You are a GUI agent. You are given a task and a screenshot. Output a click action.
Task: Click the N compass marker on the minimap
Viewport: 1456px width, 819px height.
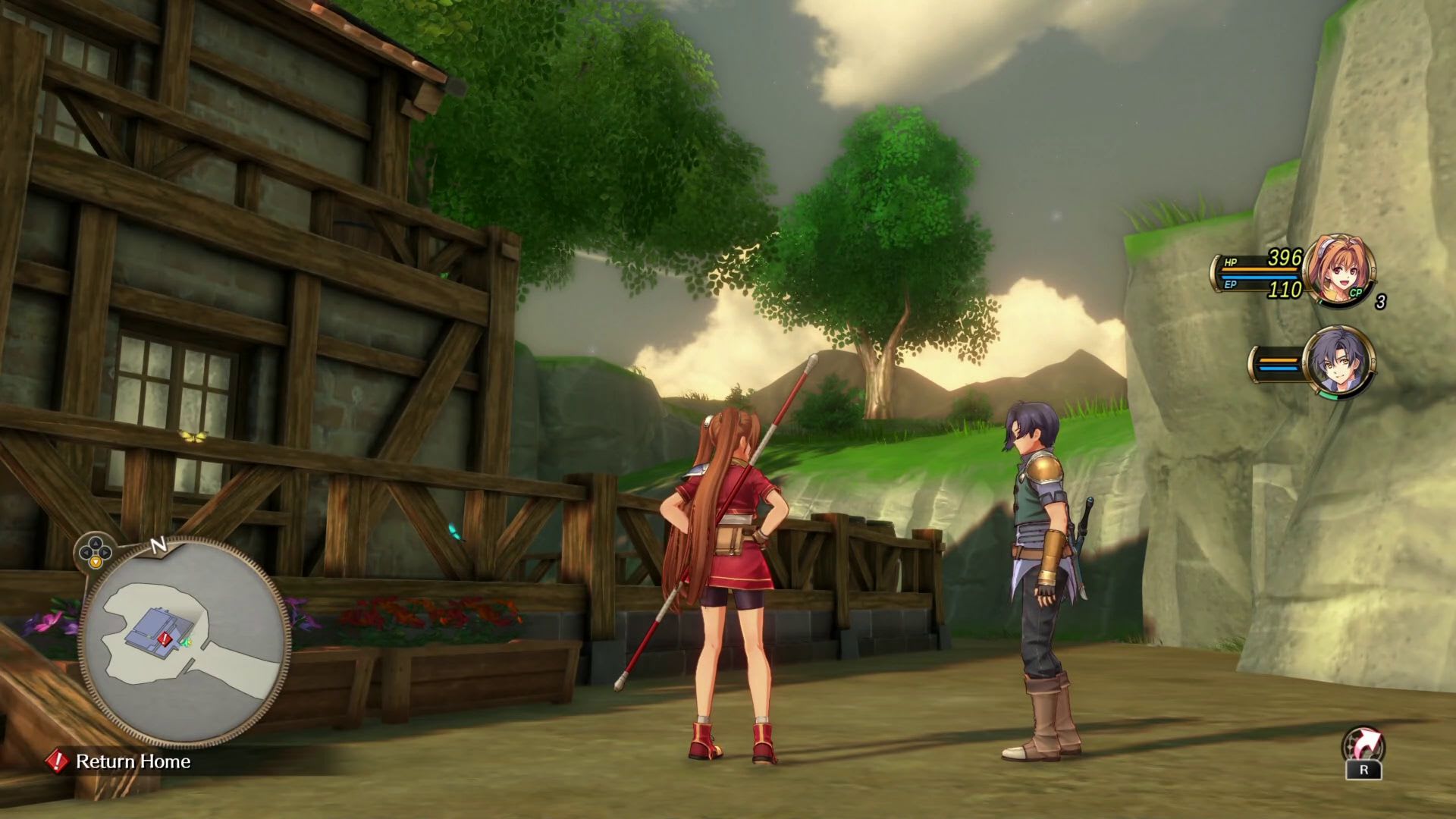(x=158, y=547)
